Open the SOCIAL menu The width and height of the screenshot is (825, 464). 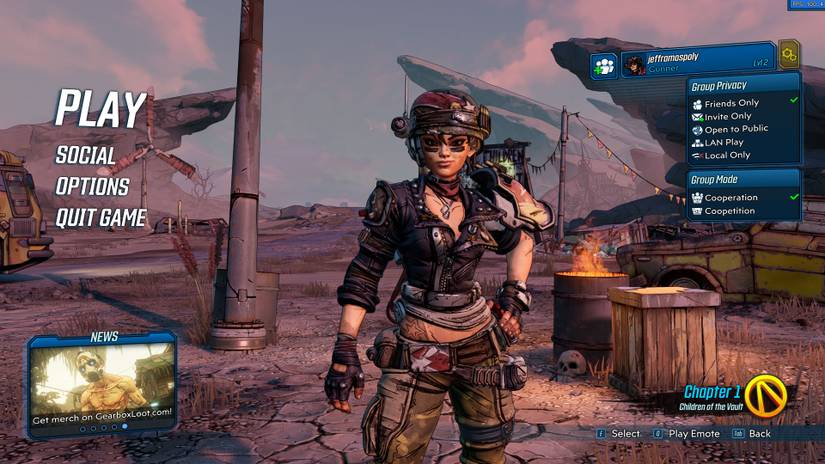pyautogui.click(x=86, y=156)
